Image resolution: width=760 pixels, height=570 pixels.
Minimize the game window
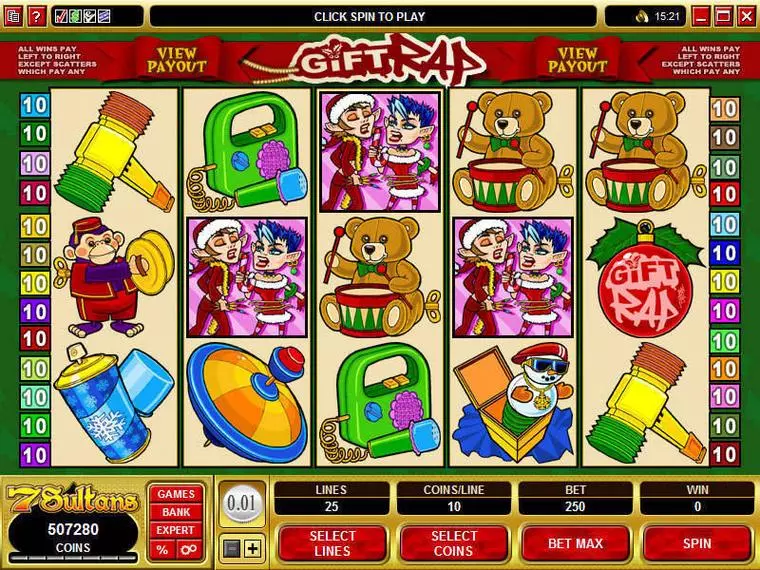(x=703, y=16)
